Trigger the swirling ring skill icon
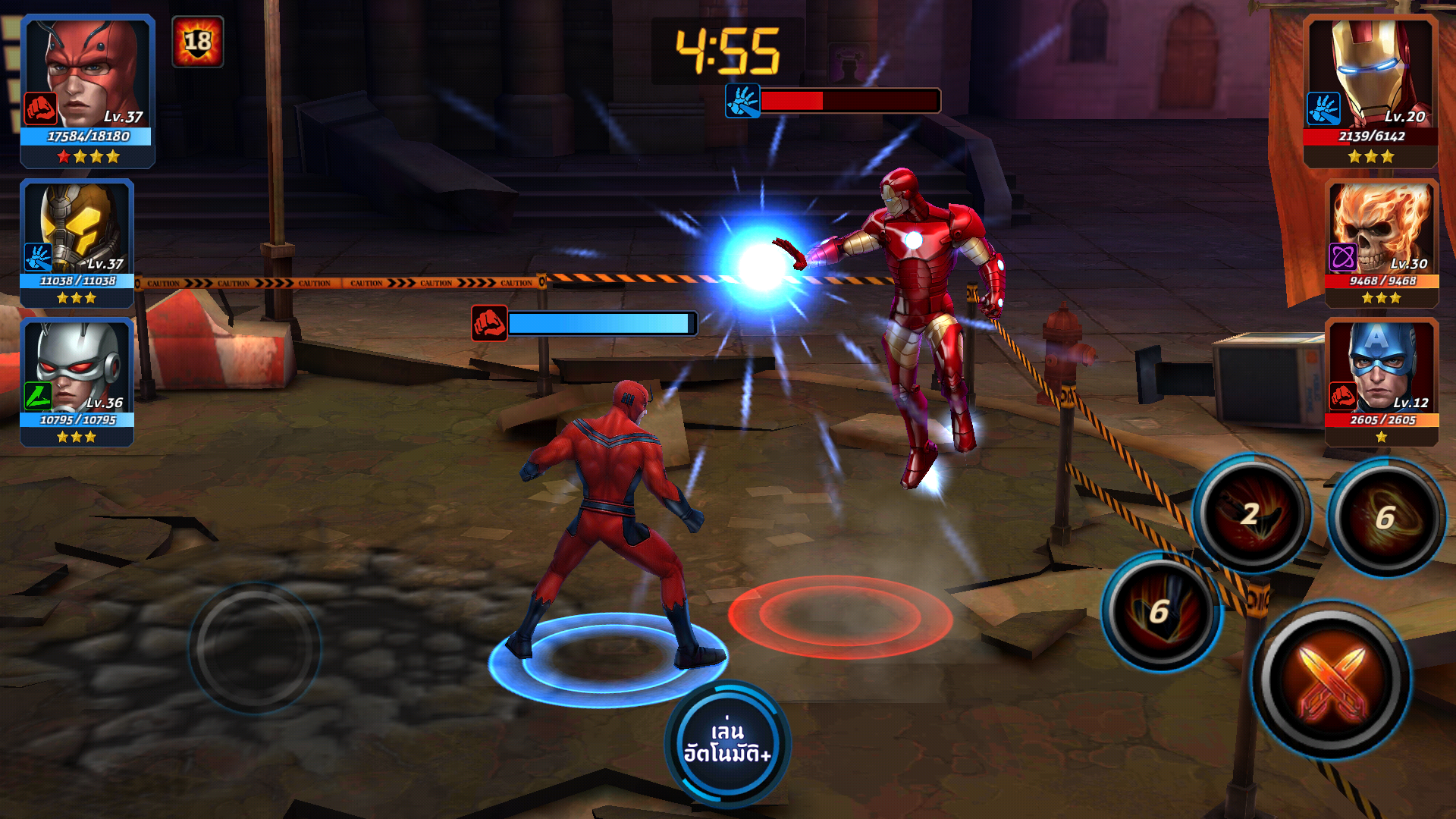The height and width of the screenshot is (819, 1456). [x=1386, y=517]
